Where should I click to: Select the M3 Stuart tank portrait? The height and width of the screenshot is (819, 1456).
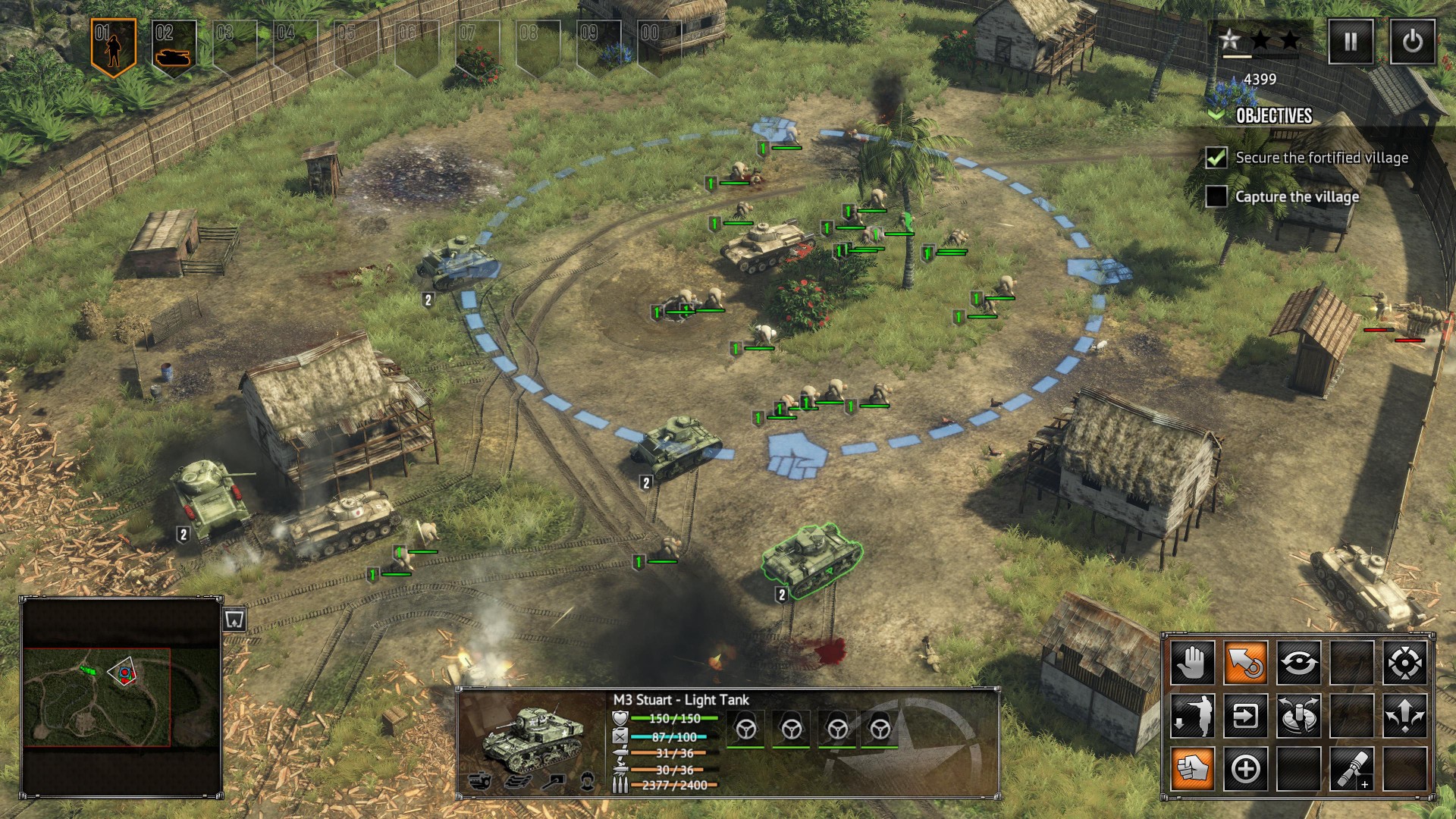tap(533, 734)
